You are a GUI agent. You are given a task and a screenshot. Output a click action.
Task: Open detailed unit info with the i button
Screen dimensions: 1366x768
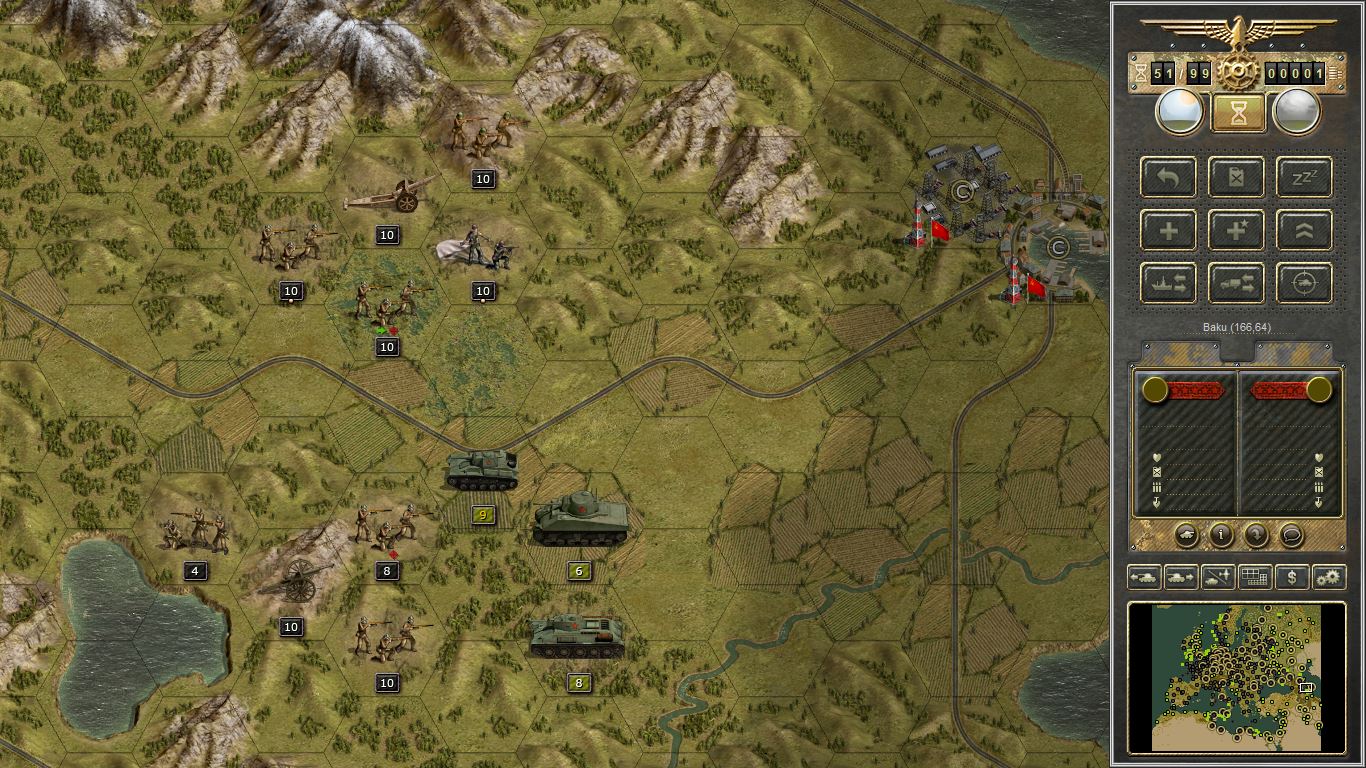(1220, 536)
